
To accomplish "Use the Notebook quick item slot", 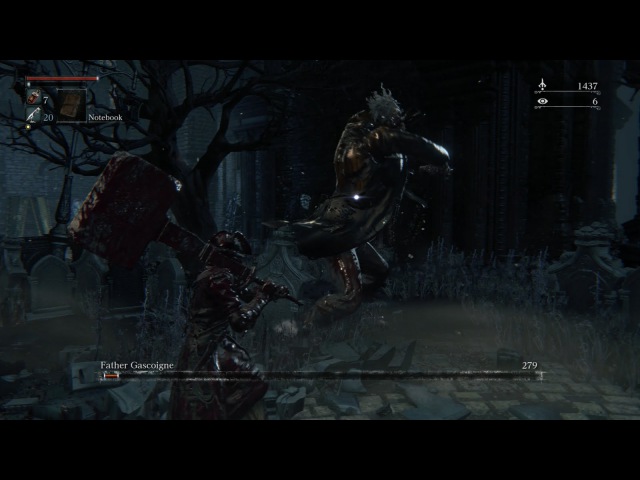I will 70,104.
